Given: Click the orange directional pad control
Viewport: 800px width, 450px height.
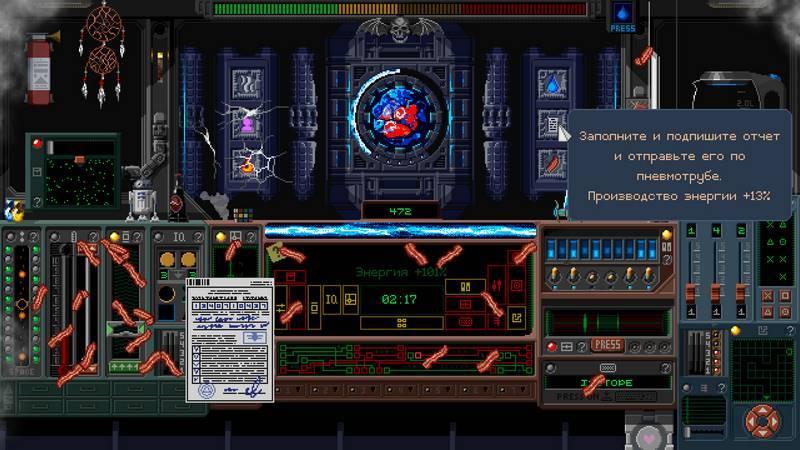Looking at the screenshot, I should [762, 420].
